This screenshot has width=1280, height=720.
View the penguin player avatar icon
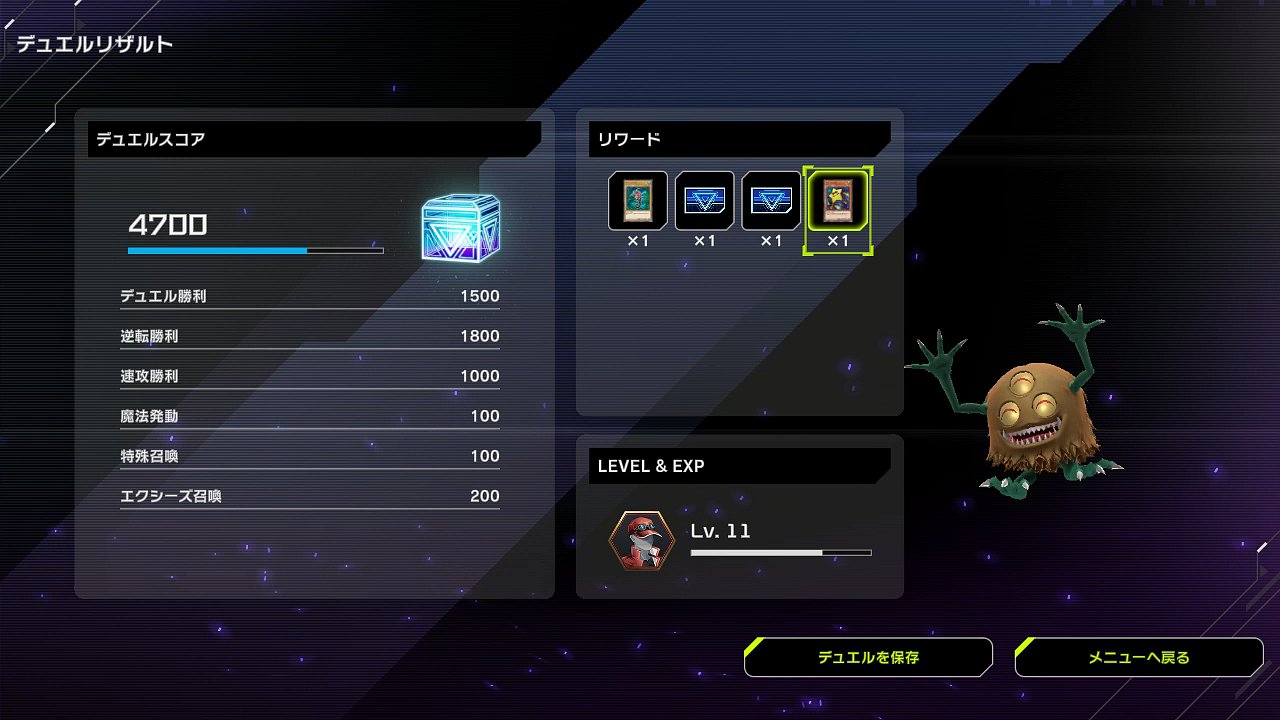tap(641, 541)
